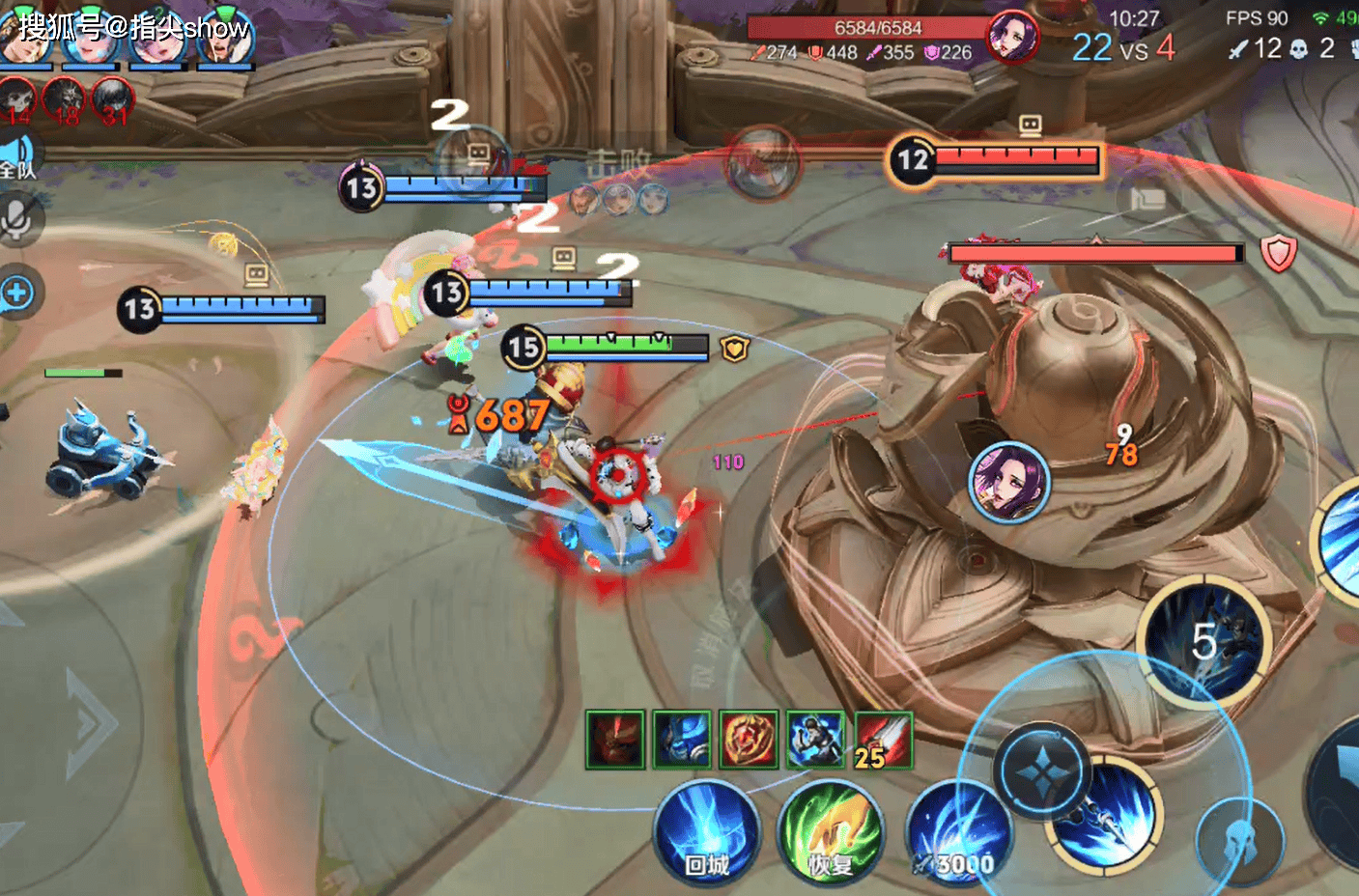Select the blue warrior figure item slot
The image size is (1359, 896).
click(x=816, y=741)
